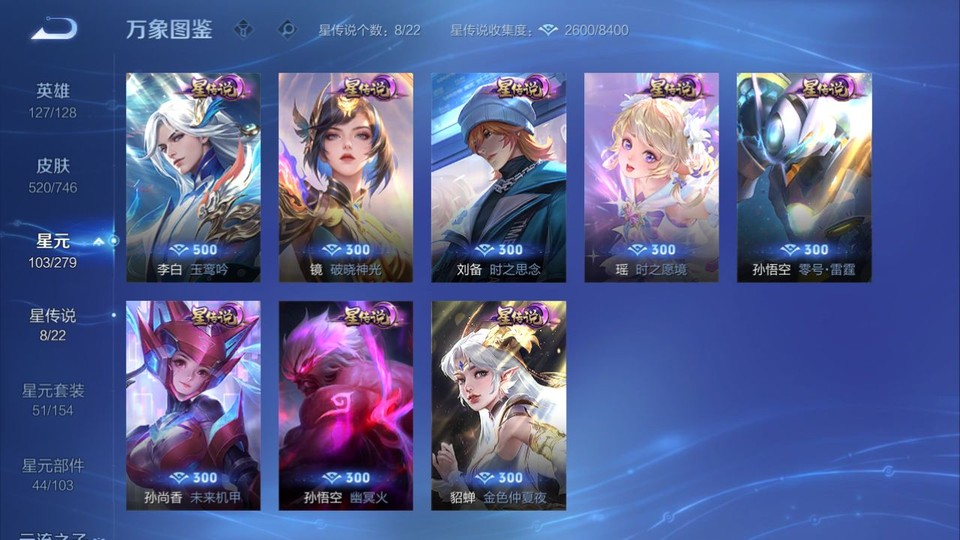The height and width of the screenshot is (540, 960).
Task: Open the 皮肤 category tab
Action: click(x=53, y=174)
